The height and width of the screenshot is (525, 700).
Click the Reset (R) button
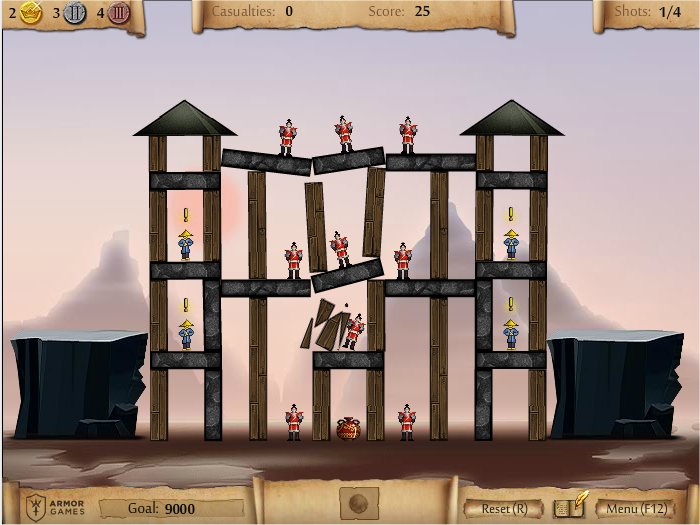[505, 508]
